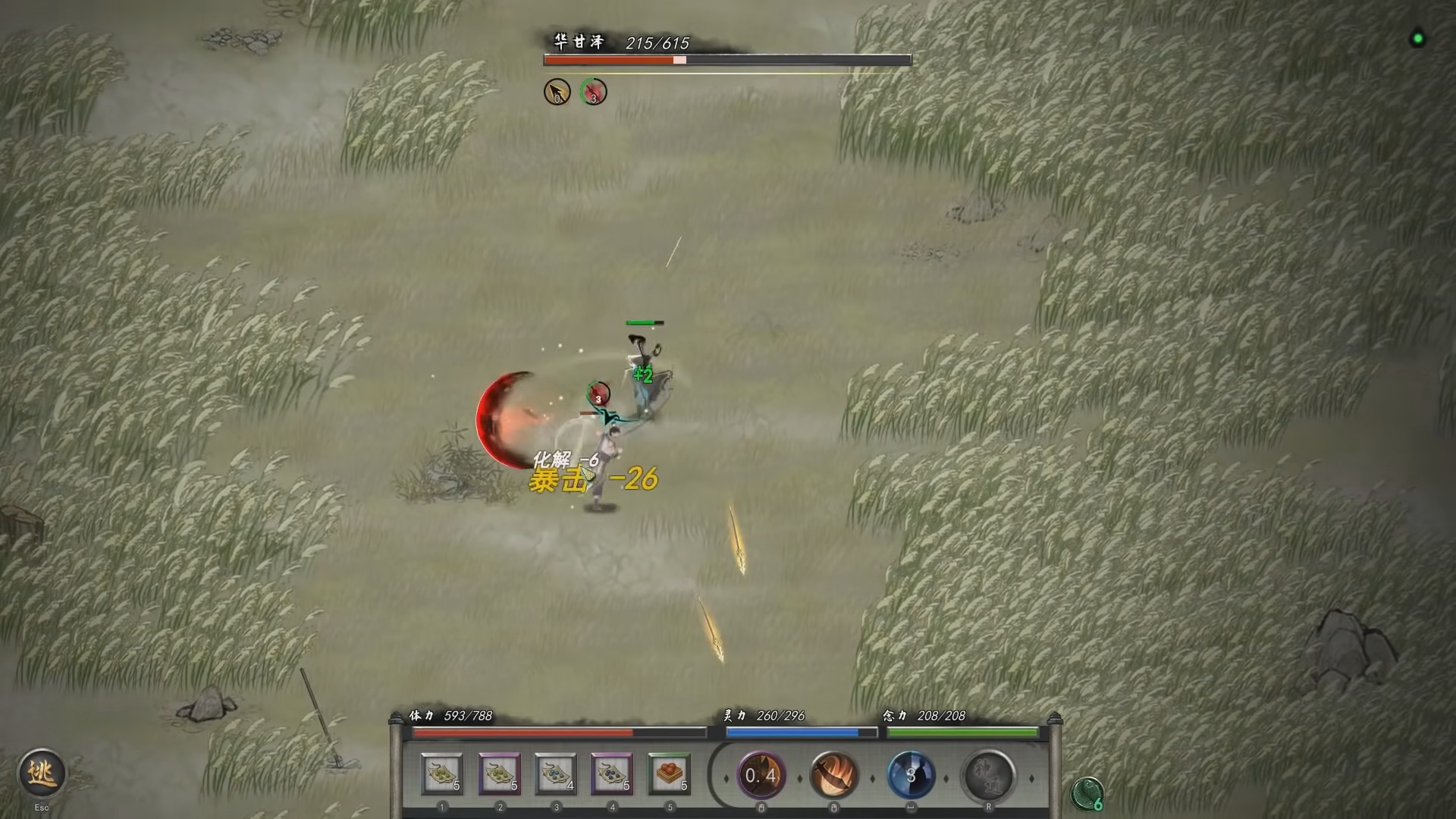Click the boss 215/615 health bar

pos(726,58)
